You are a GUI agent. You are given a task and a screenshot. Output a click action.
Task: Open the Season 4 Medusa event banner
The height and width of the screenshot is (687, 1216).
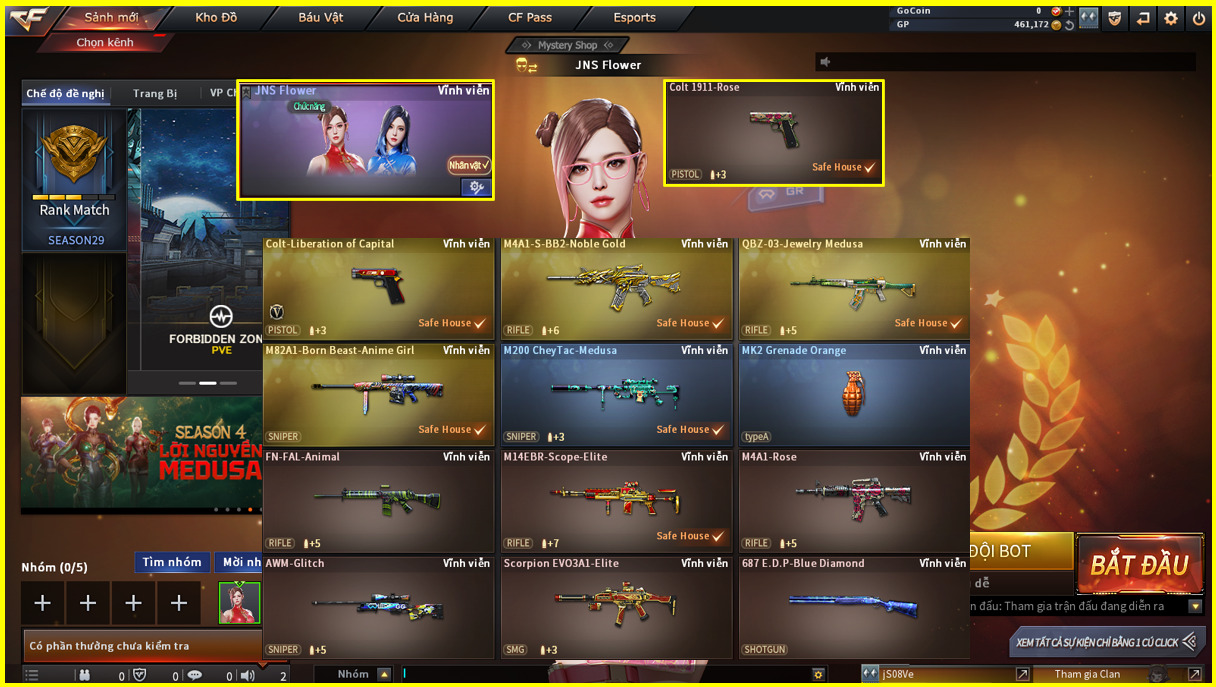141,455
